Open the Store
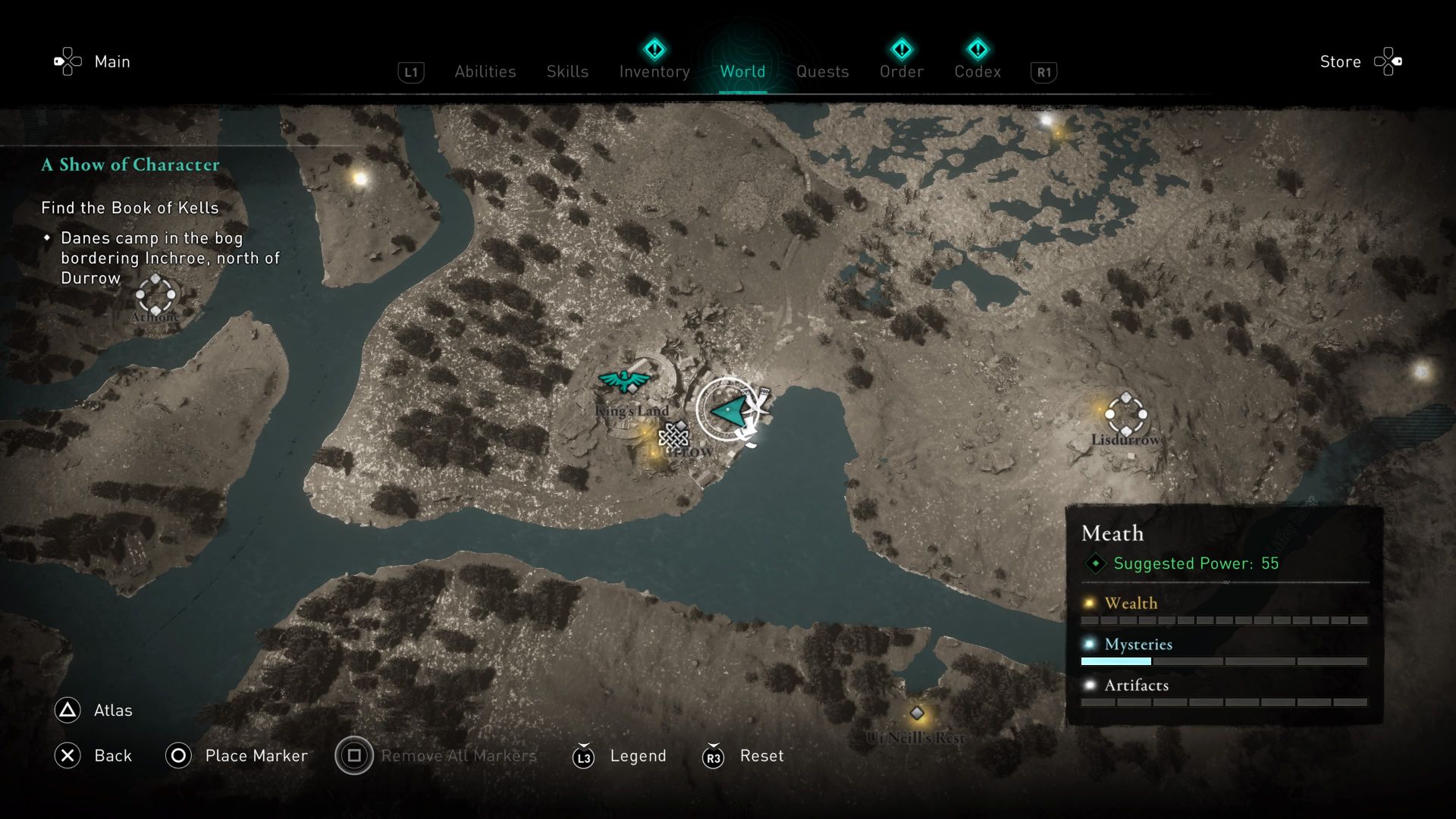This screenshot has width=1456, height=819. 1339,61
